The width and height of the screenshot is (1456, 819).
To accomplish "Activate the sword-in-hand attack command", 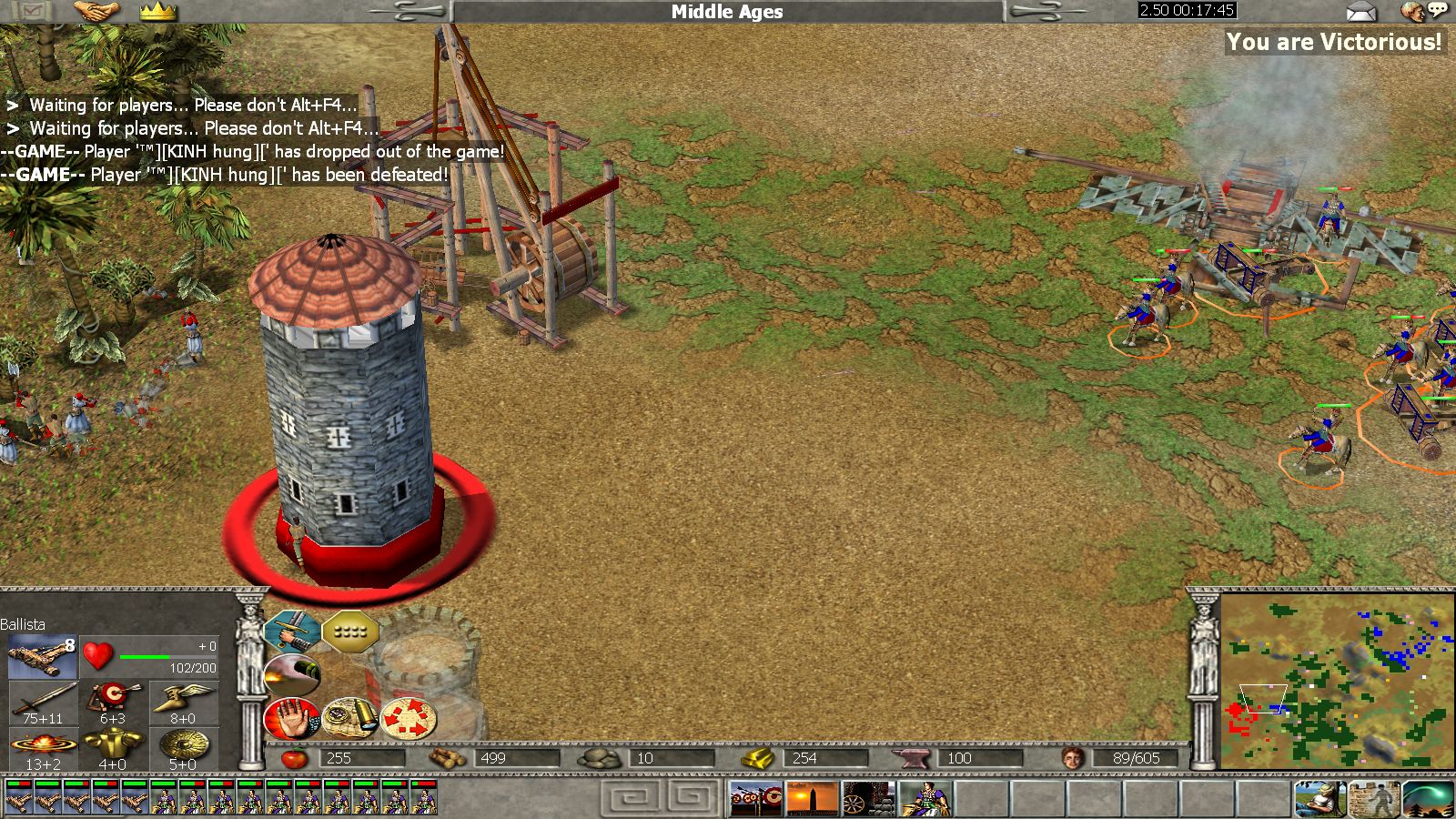I will tap(292, 630).
